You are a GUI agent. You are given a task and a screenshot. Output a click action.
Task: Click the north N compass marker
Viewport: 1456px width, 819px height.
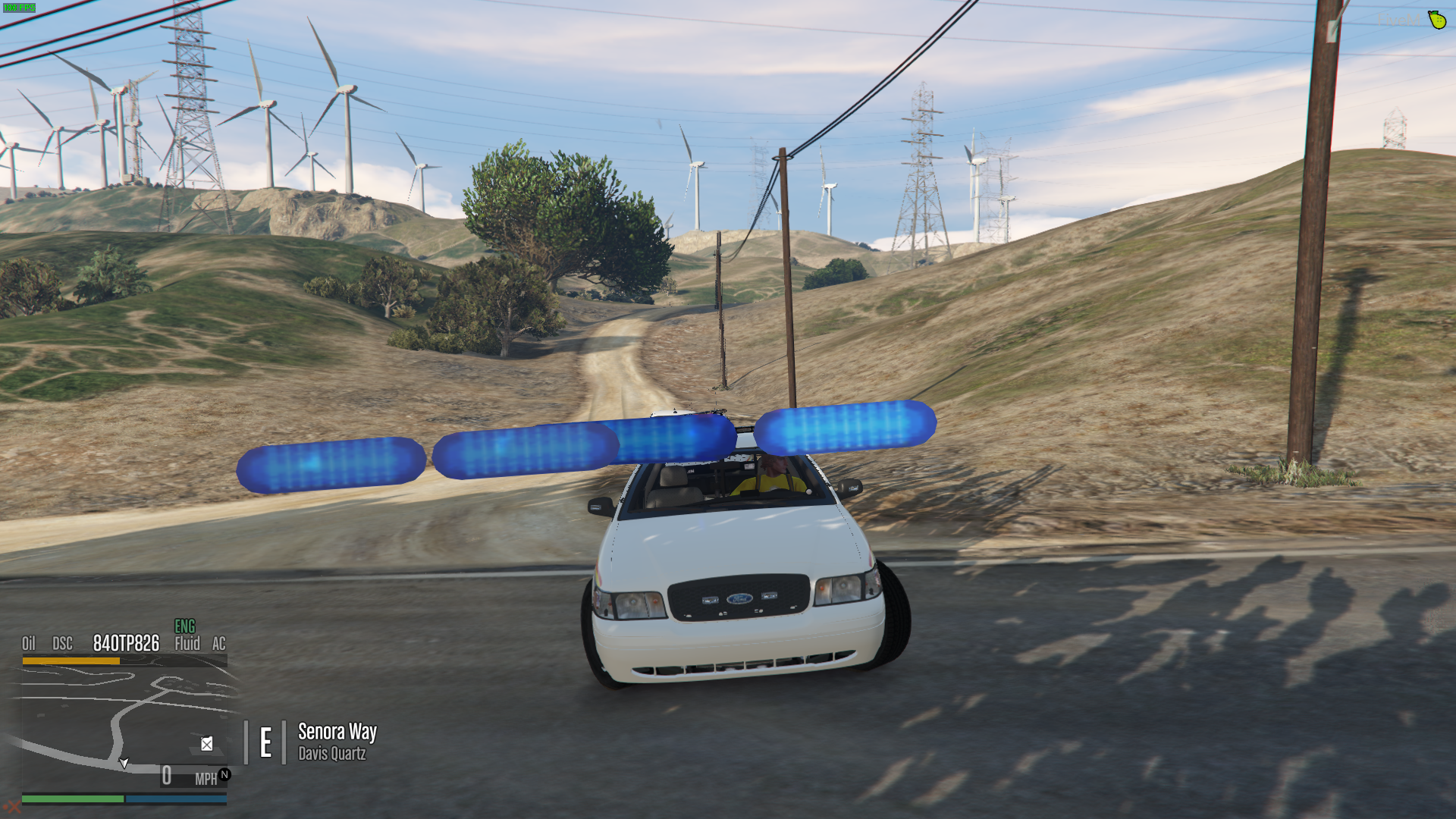(224, 774)
